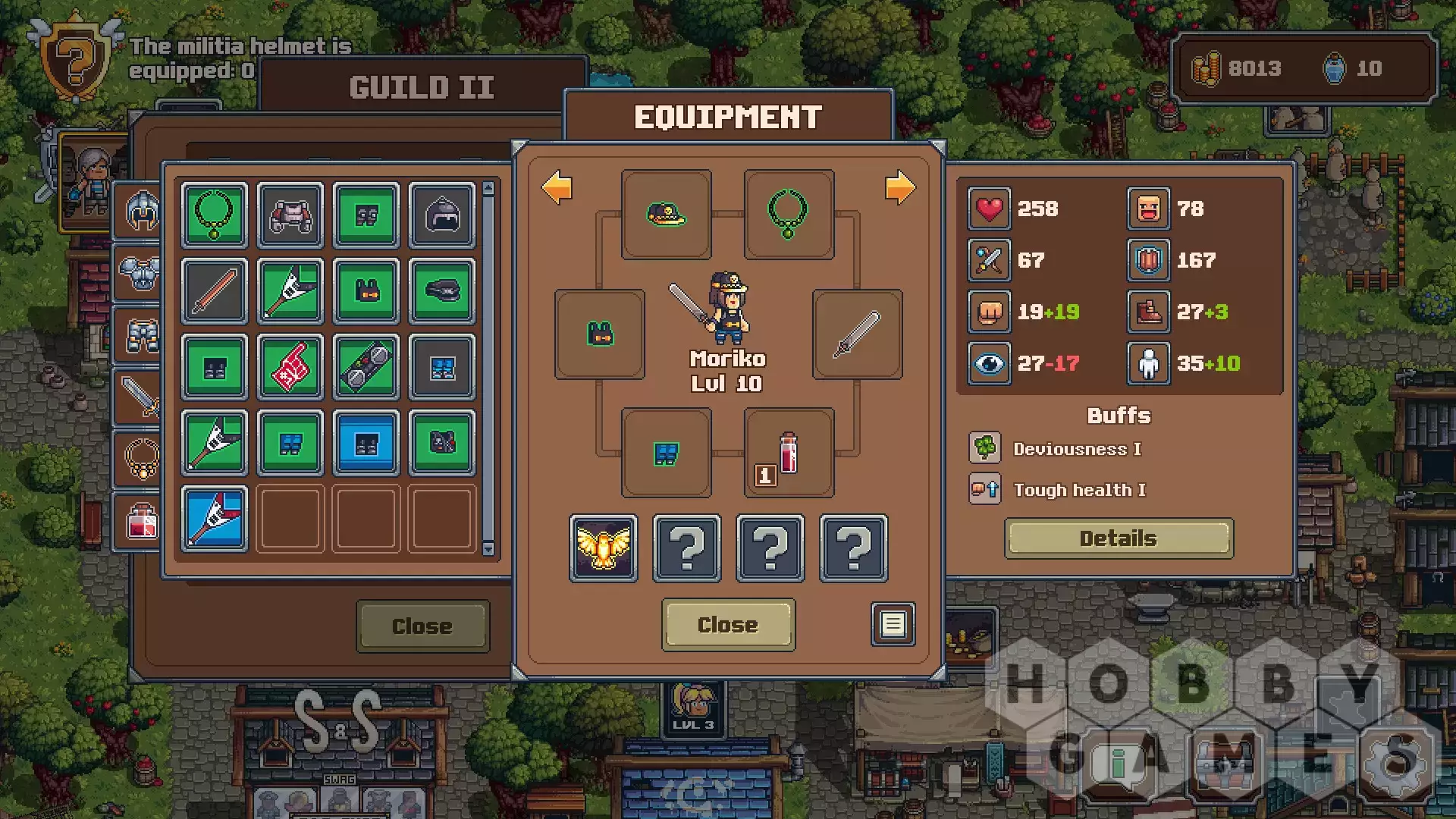This screenshot has width=1456, height=819.
Task: Click the quest help shield icon
Action: [x=75, y=58]
